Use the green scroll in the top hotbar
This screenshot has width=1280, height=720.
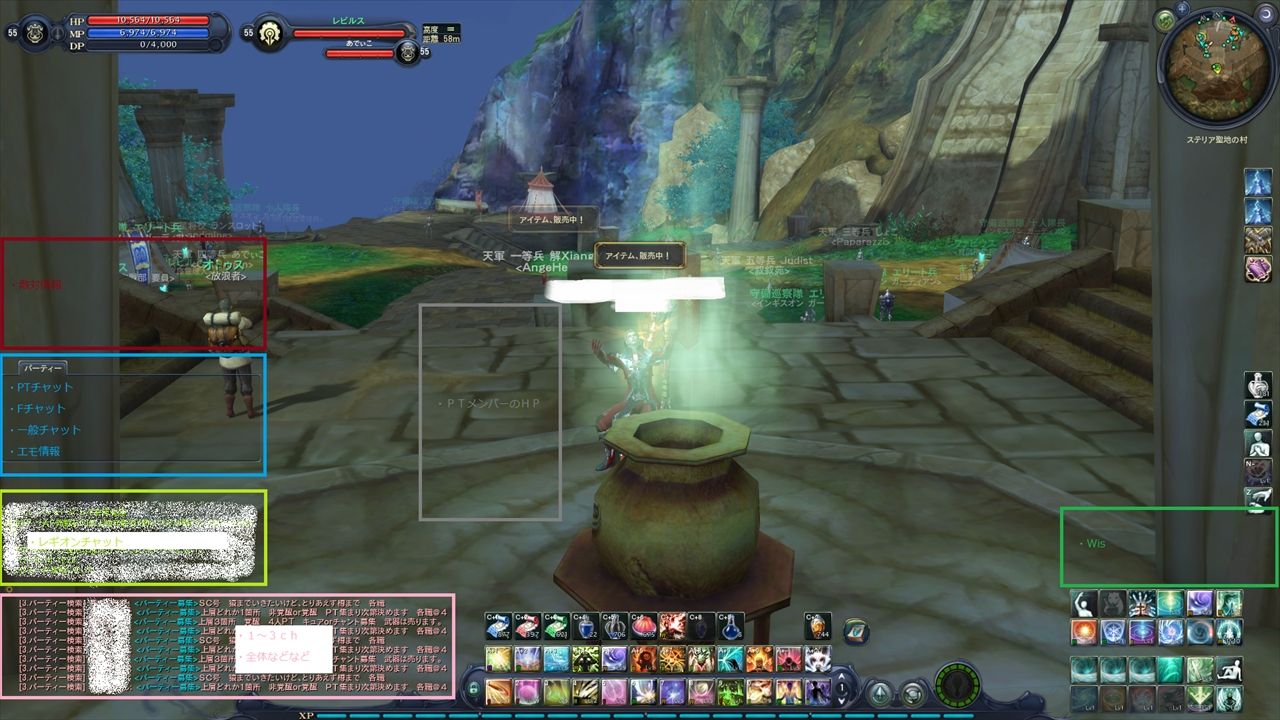557,626
